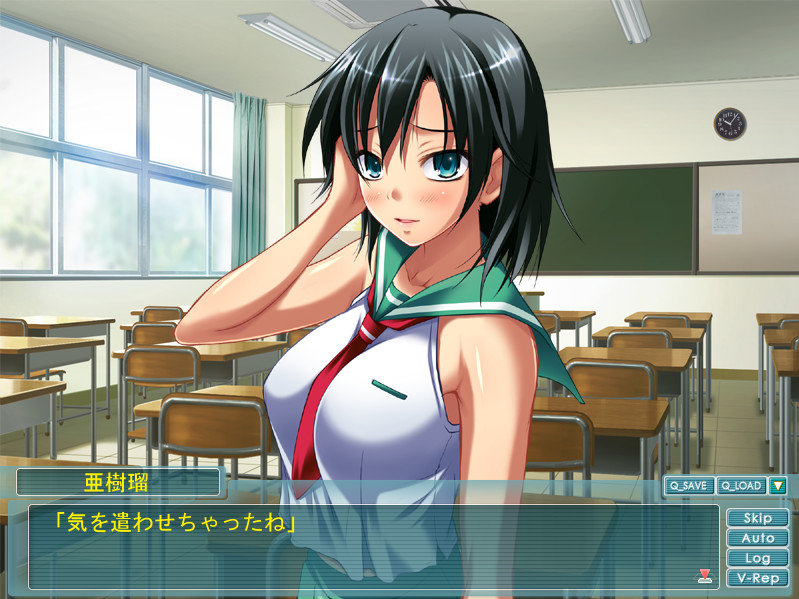Quick load with the Q_LOAD button
The width and height of the screenshot is (799, 599).
pos(740,486)
